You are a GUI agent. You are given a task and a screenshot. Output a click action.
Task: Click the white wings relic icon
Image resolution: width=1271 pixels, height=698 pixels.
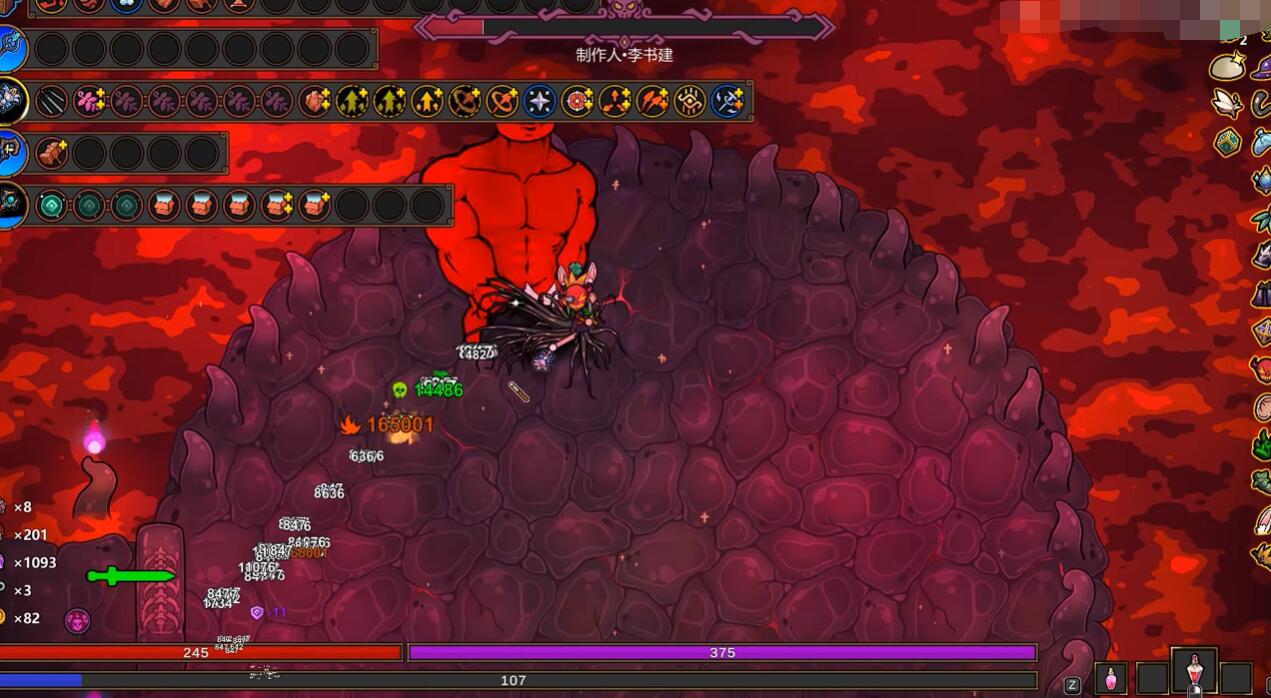click(1227, 103)
